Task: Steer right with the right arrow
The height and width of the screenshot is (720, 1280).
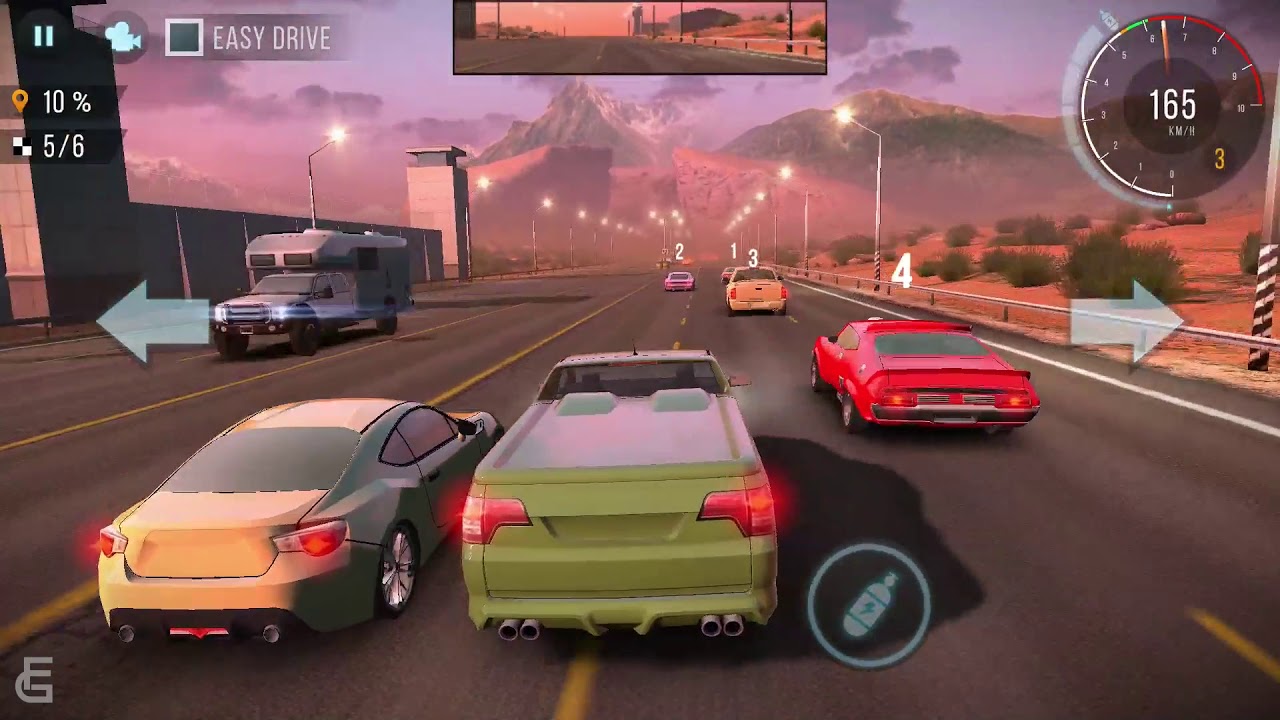Action: pyautogui.click(x=1126, y=320)
